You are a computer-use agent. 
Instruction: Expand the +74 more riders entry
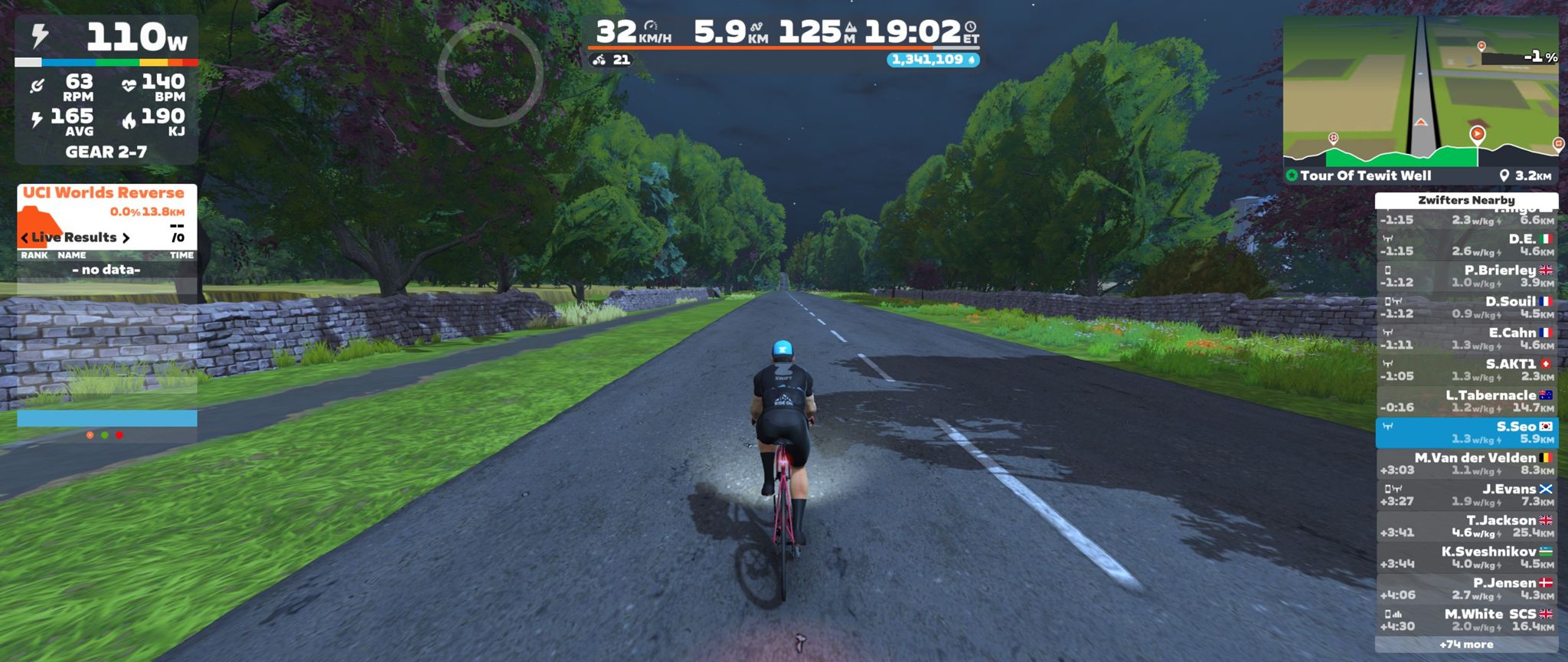click(1466, 645)
